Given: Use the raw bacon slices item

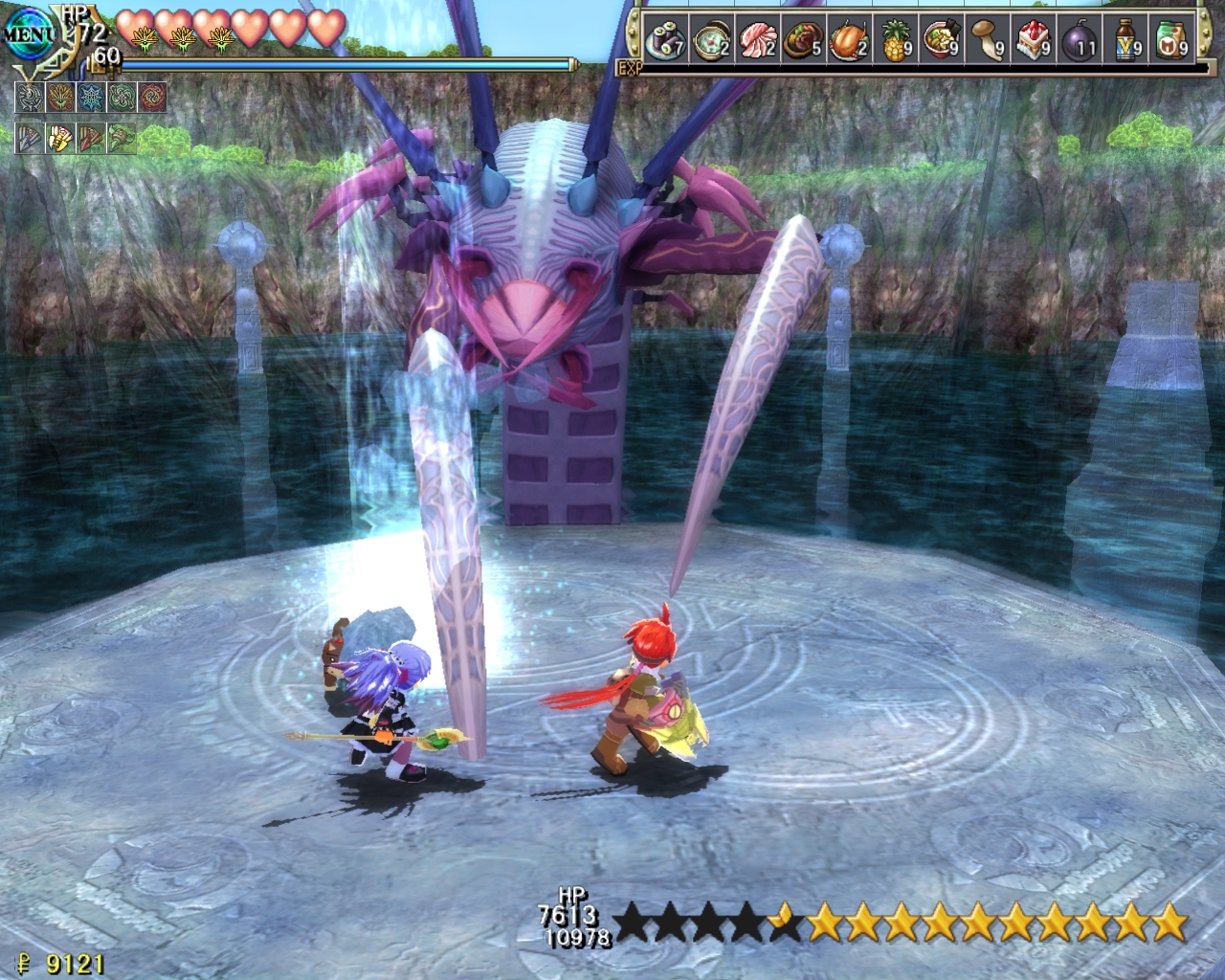Looking at the screenshot, I should (754, 41).
